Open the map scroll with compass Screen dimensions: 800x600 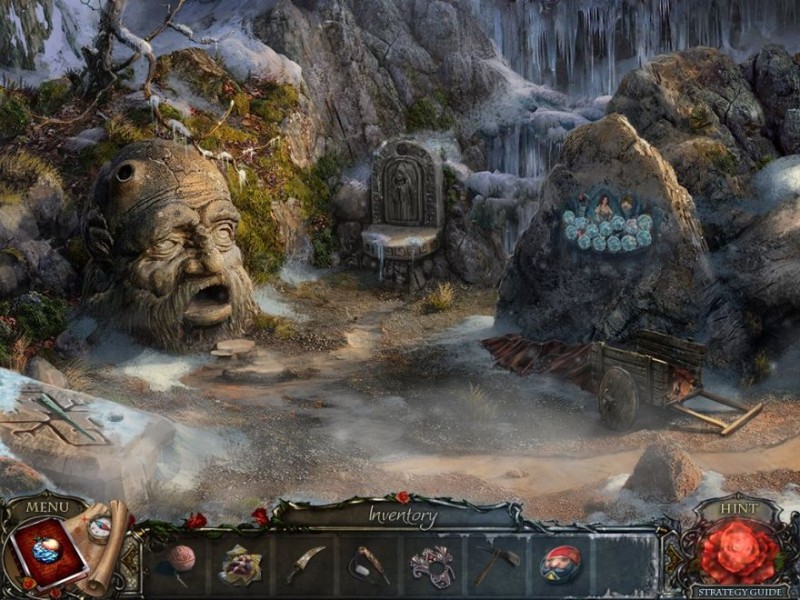[103, 530]
